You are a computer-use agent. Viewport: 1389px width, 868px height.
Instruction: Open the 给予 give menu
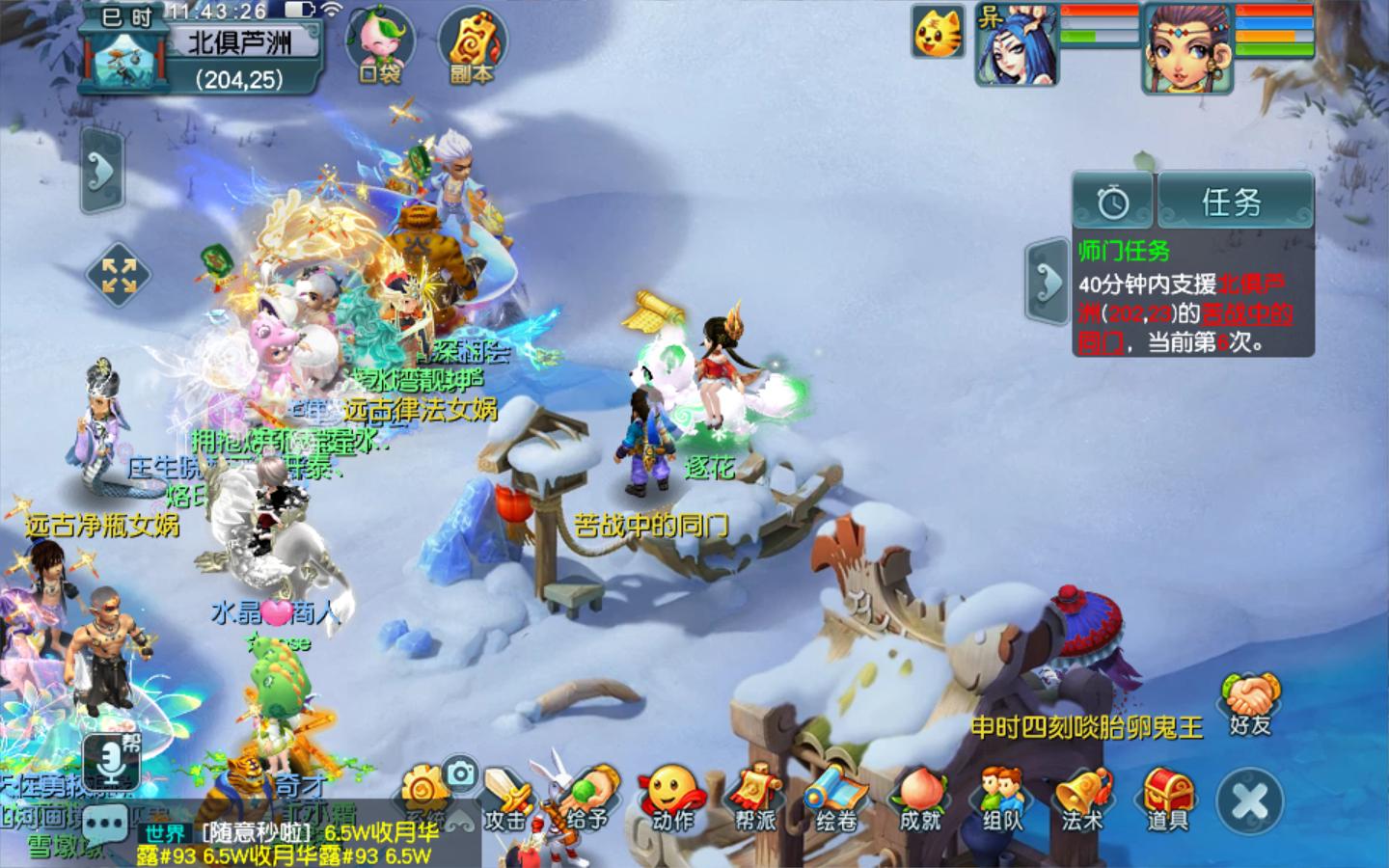pos(589,800)
